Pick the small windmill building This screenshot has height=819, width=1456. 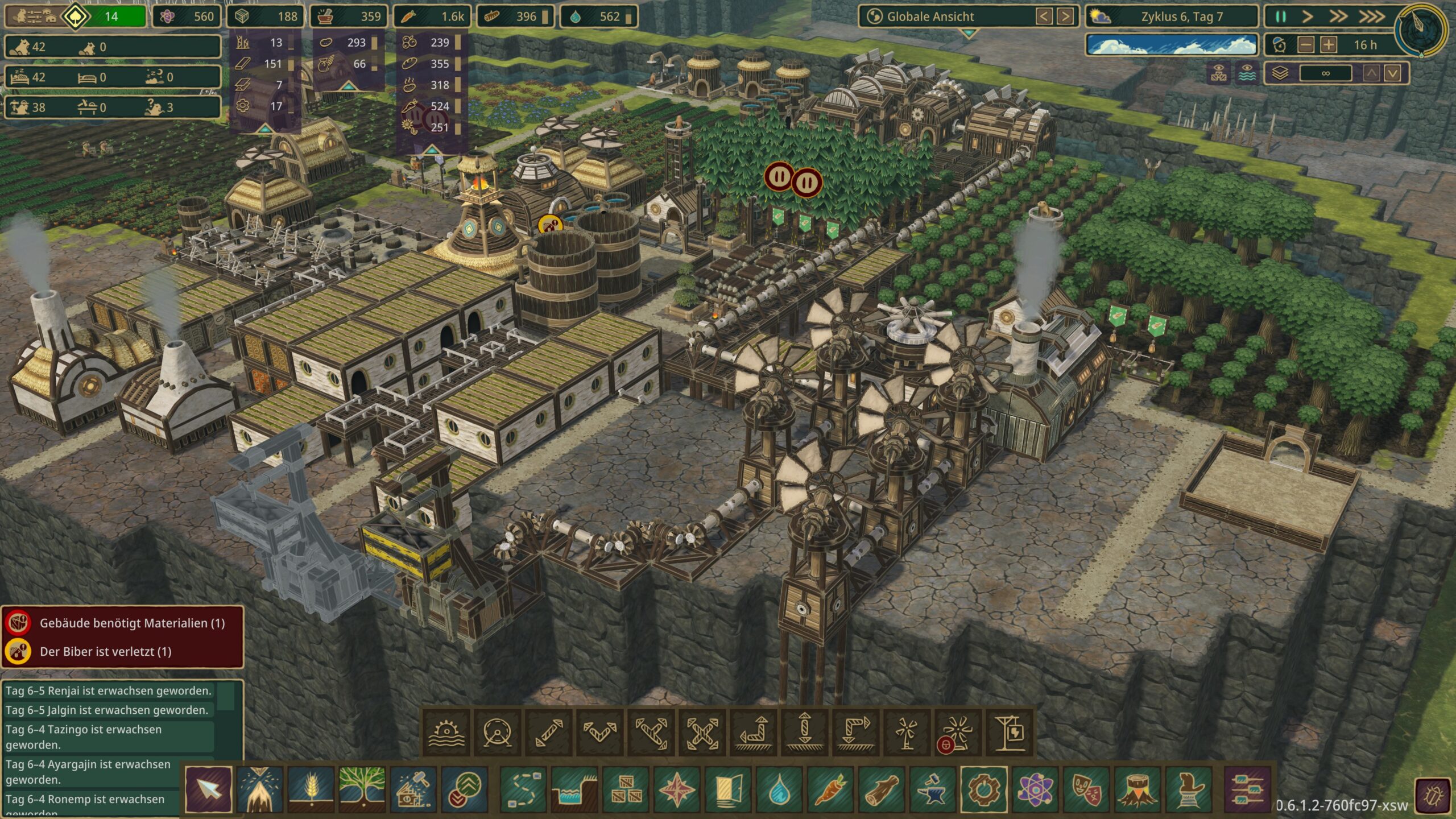click(x=907, y=733)
